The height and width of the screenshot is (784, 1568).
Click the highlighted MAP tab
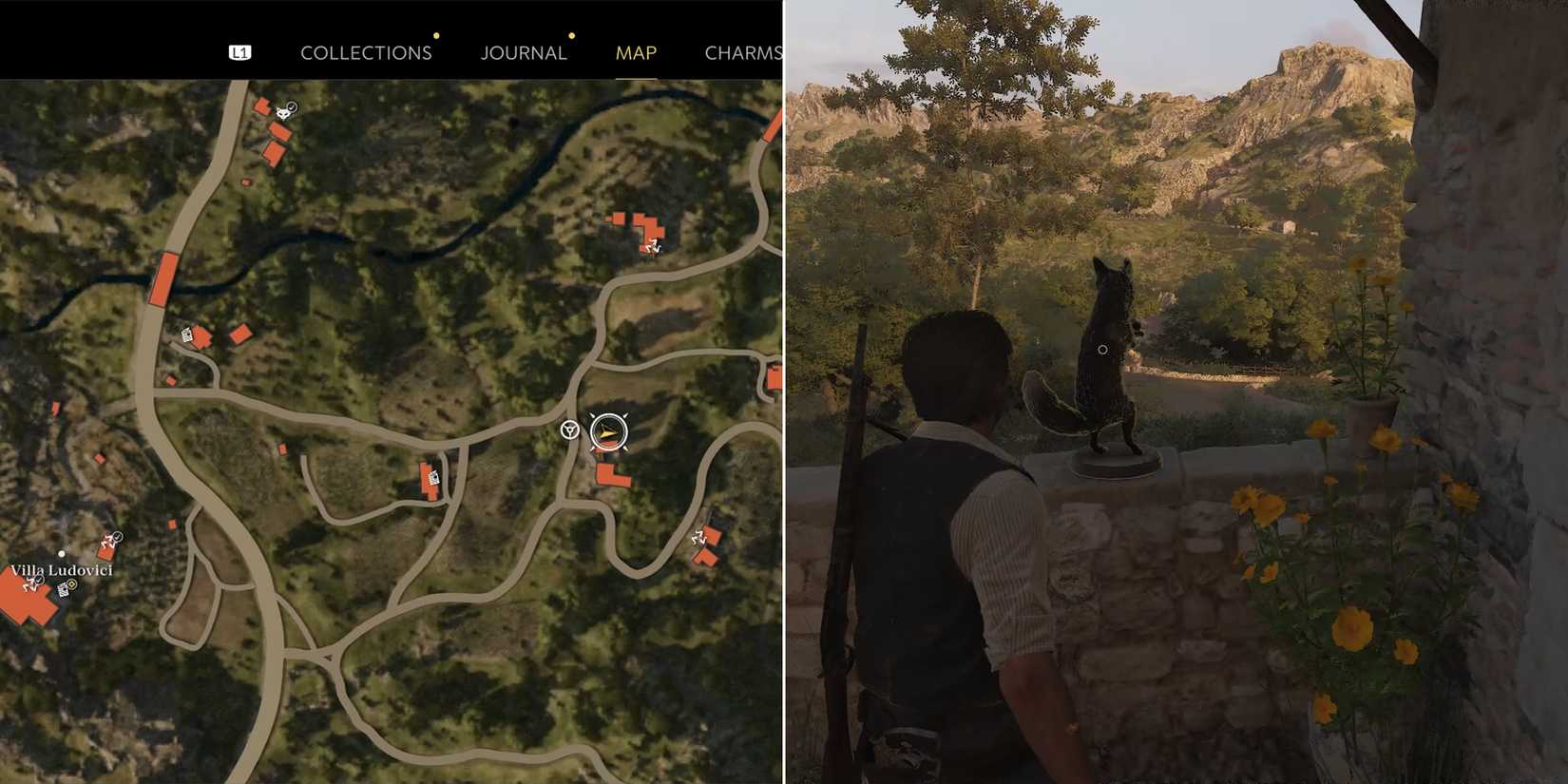635,53
